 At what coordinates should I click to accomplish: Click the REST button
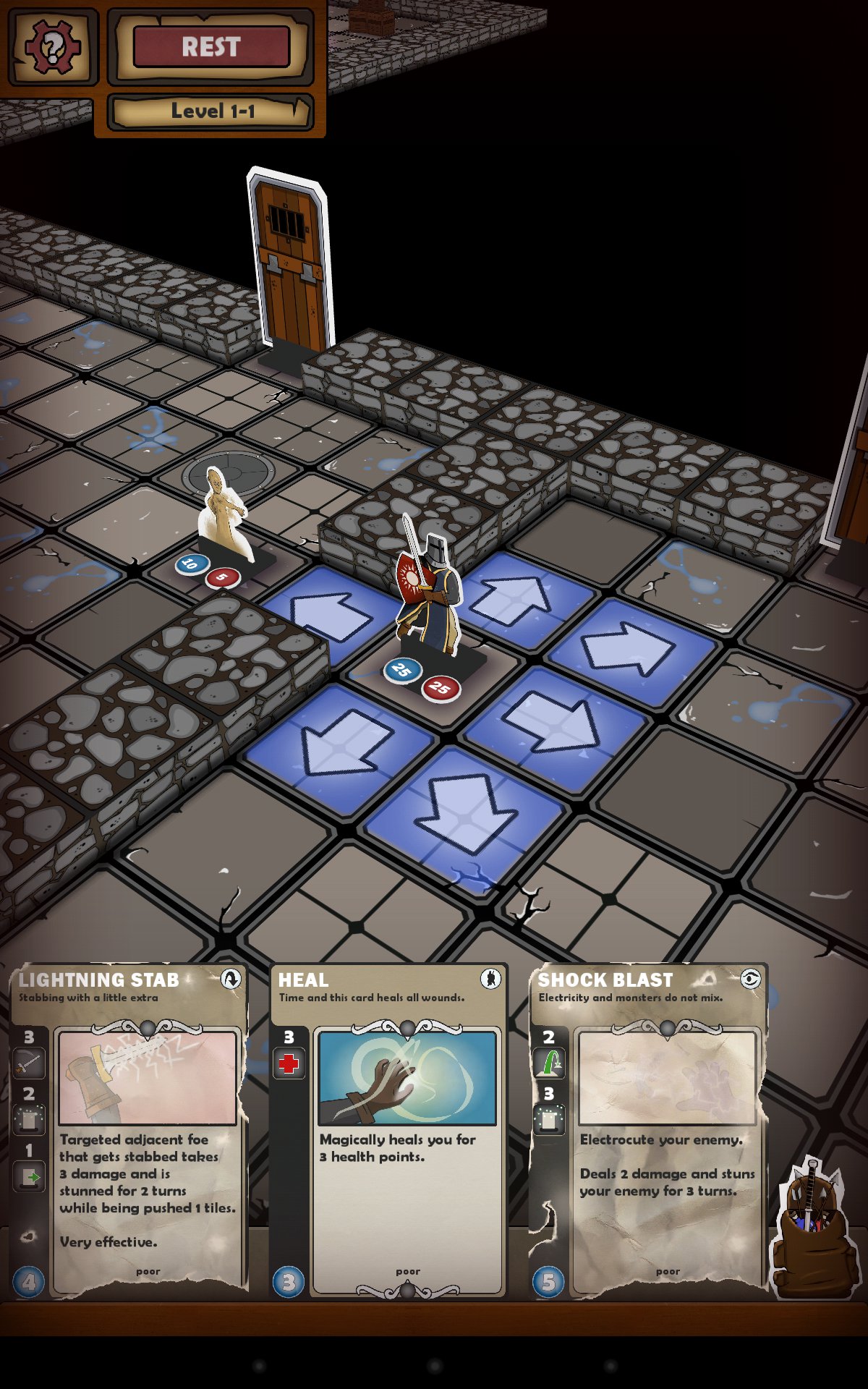(211, 48)
